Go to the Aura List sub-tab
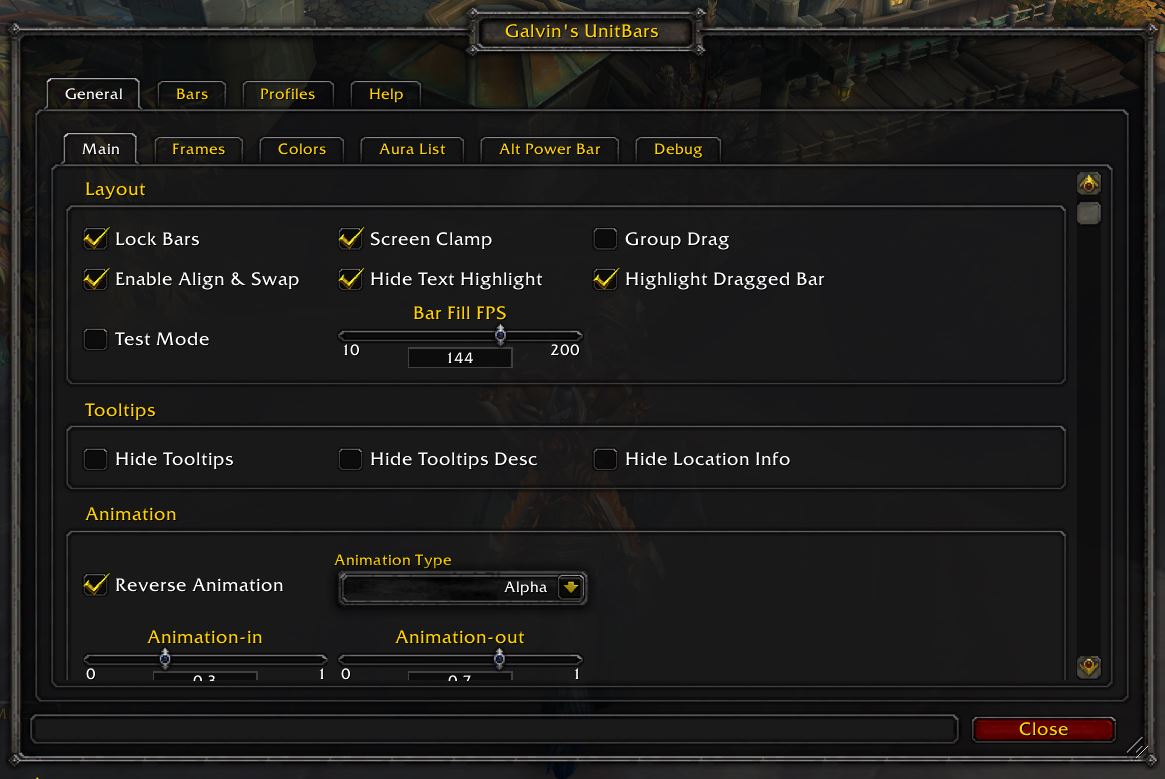 click(x=412, y=149)
